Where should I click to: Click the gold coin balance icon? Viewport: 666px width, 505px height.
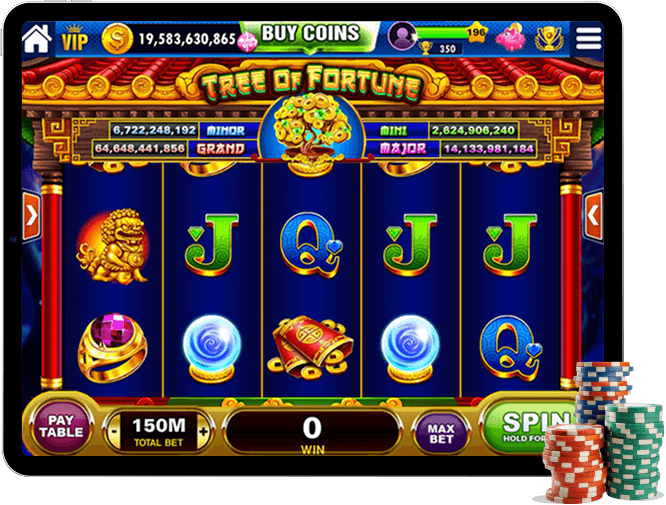(118, 39)
